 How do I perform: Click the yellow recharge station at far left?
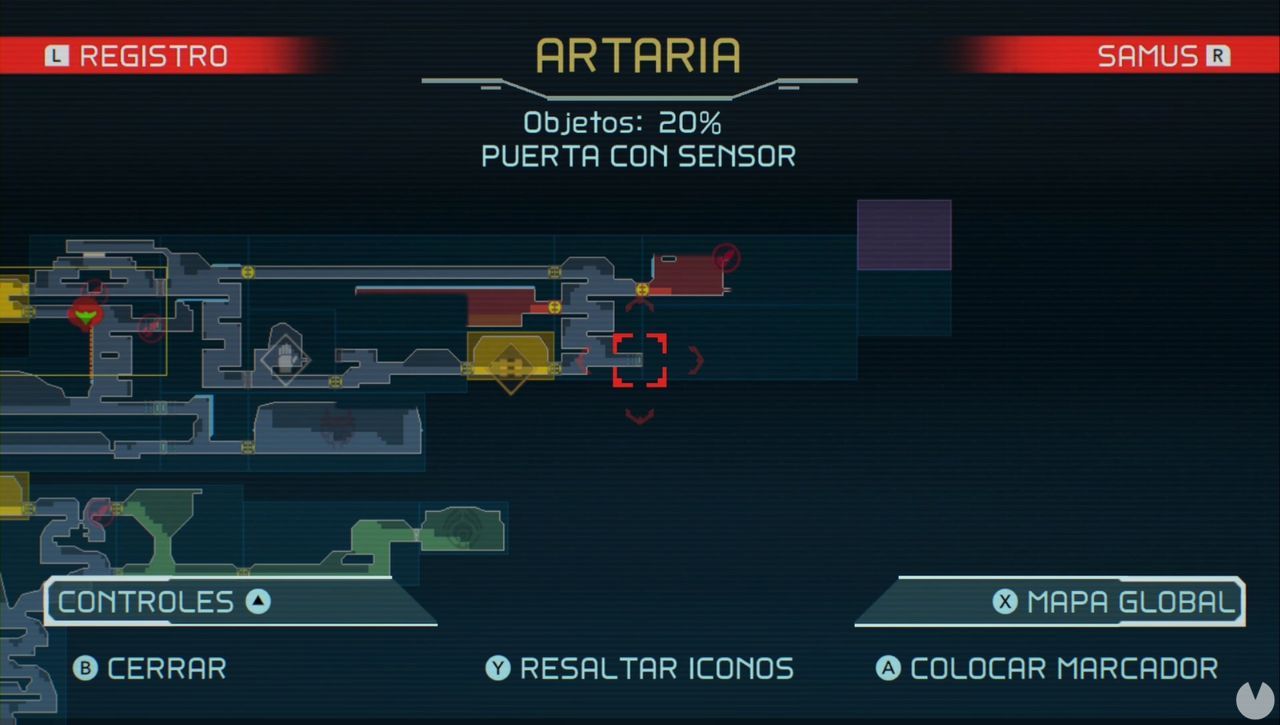coord(12,295)
